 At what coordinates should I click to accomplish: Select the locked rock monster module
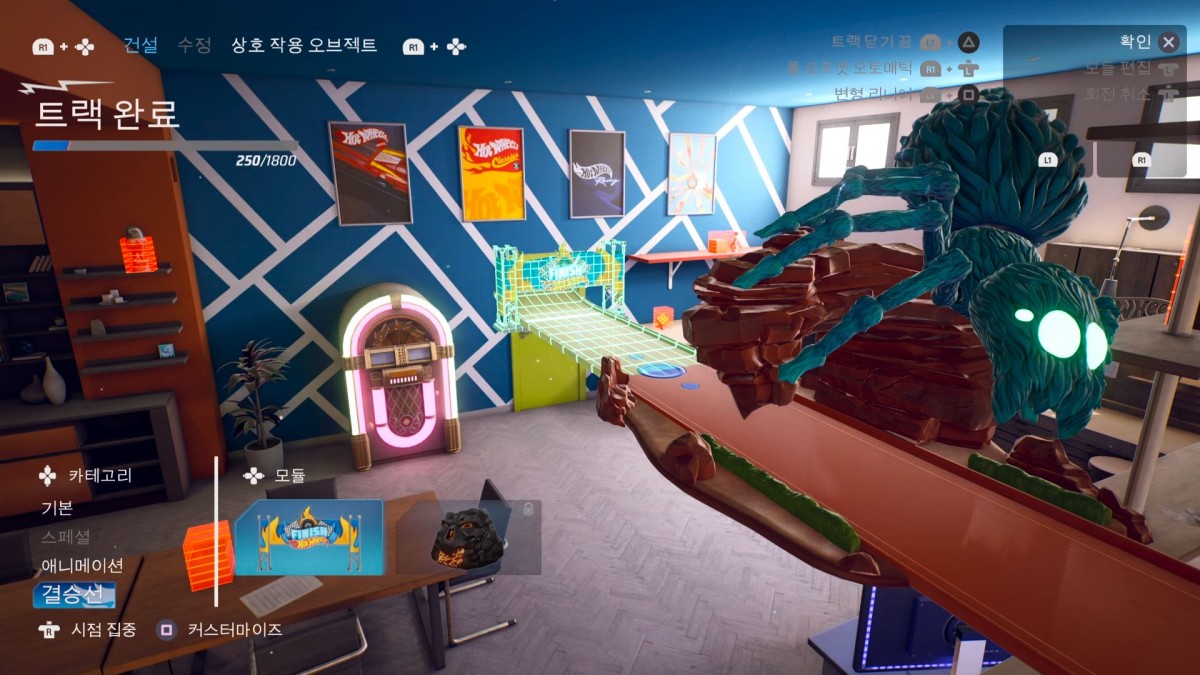468,537
